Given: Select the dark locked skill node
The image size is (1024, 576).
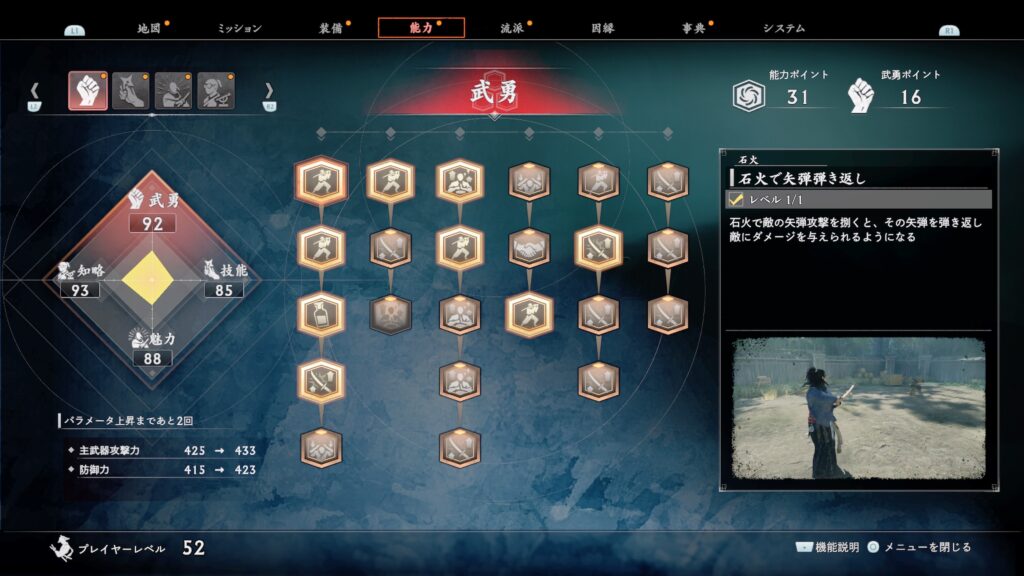Looking at the screenshot, I should (390, 314).
